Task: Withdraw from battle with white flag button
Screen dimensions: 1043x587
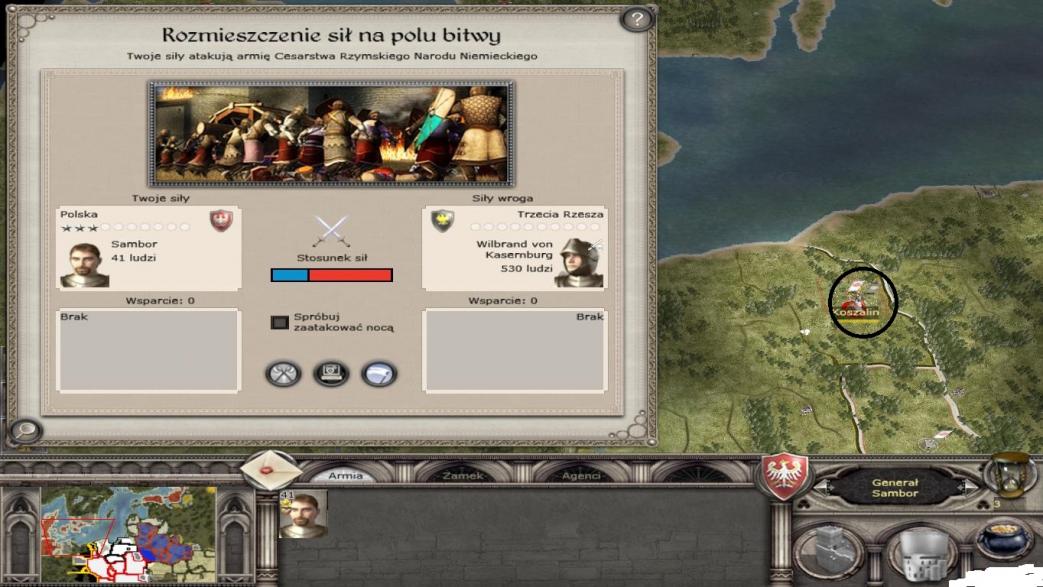Action: tap(379, 374)
